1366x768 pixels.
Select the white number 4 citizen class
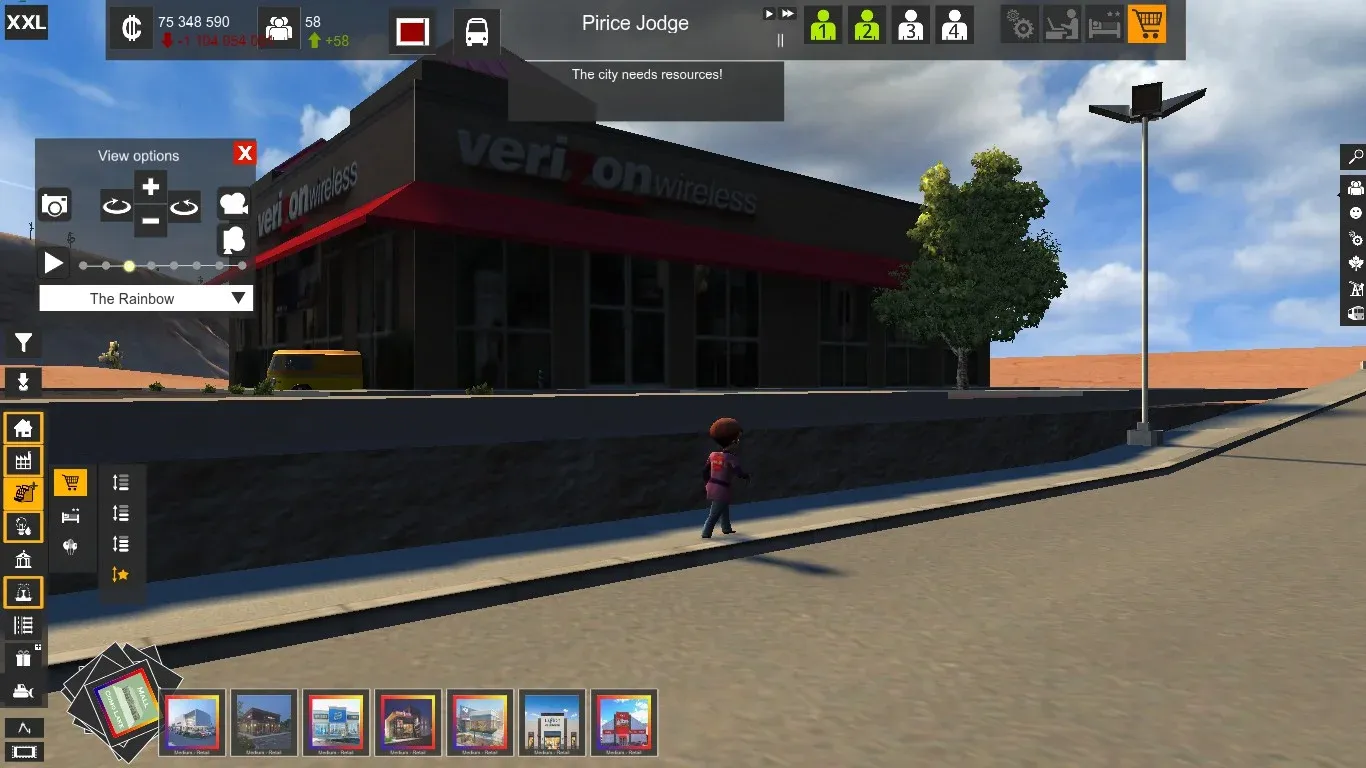click(x=954, y=26)
